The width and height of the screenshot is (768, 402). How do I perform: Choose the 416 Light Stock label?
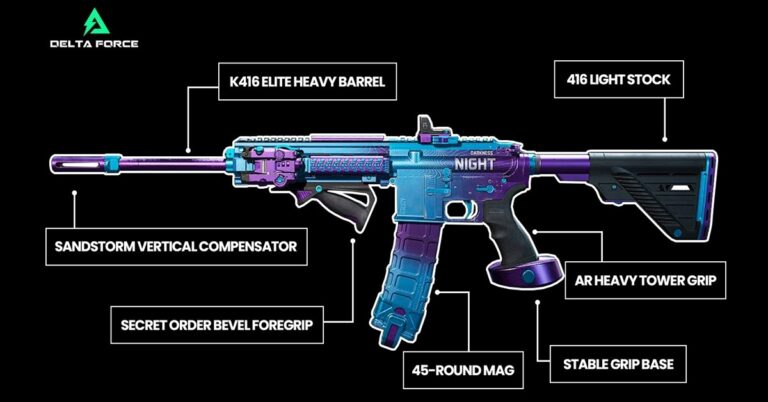(x=621, y=79)
